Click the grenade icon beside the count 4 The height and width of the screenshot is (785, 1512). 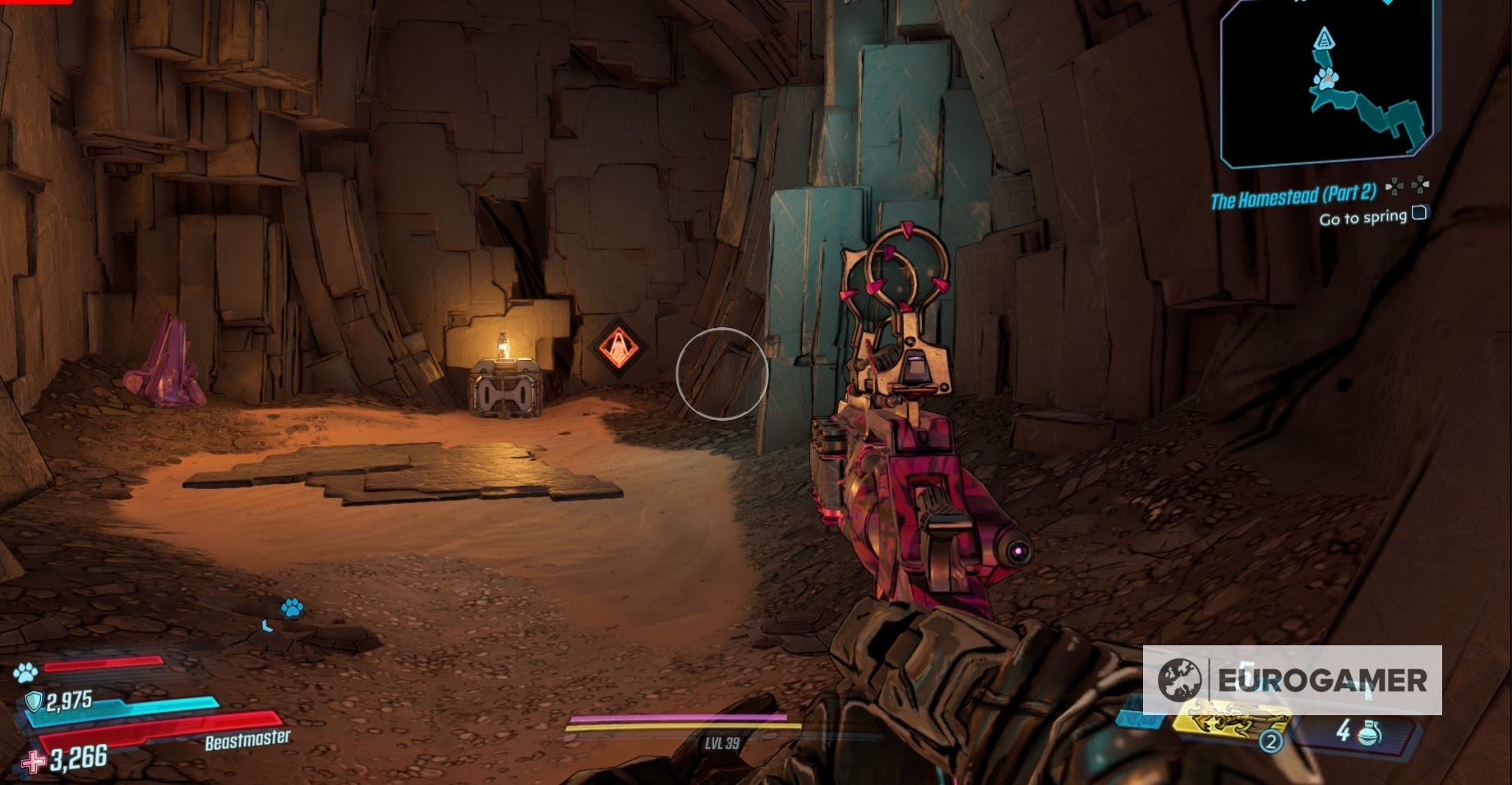pos(1368,732)
